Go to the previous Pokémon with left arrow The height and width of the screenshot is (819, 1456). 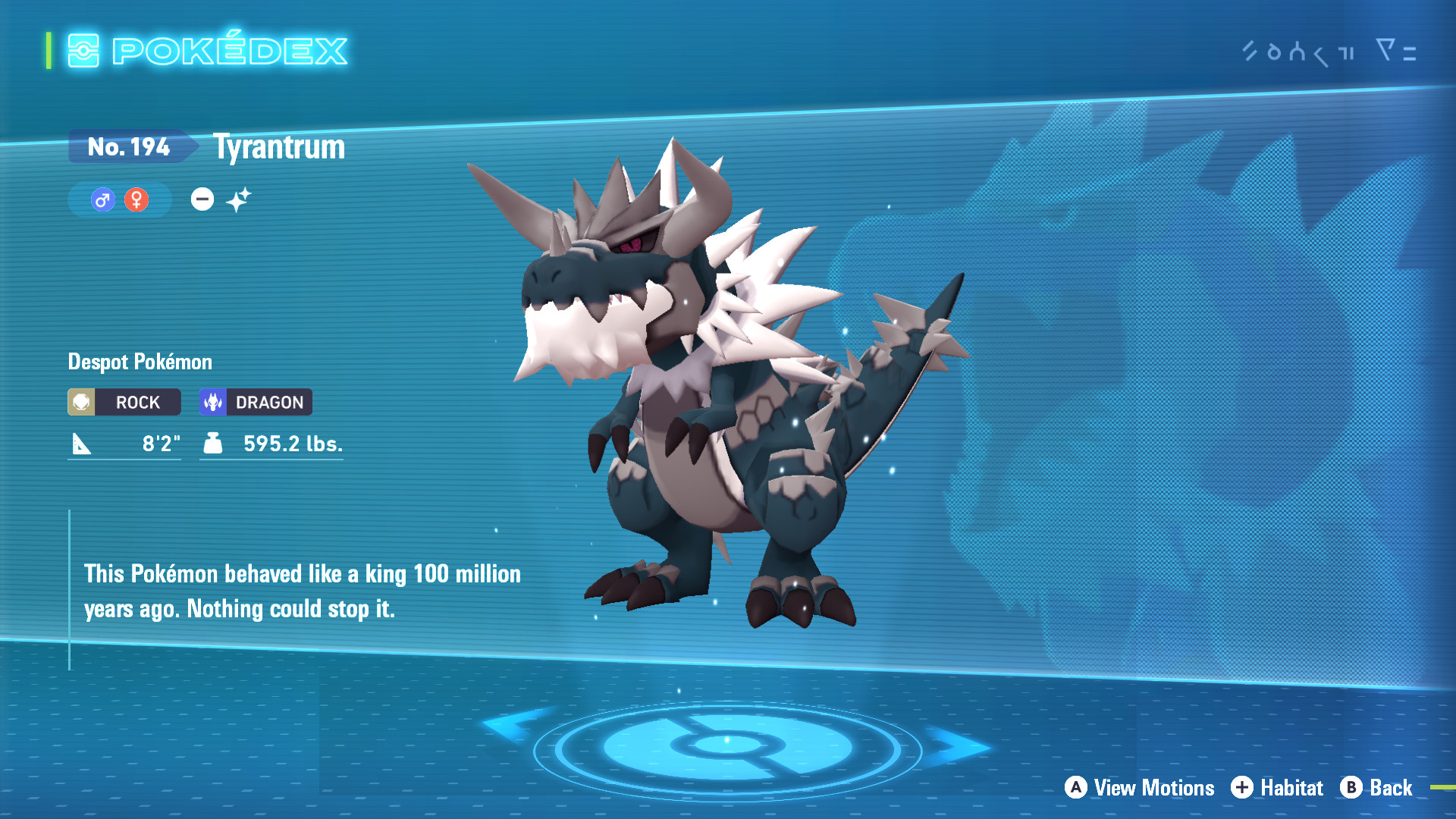coord(516,724)
